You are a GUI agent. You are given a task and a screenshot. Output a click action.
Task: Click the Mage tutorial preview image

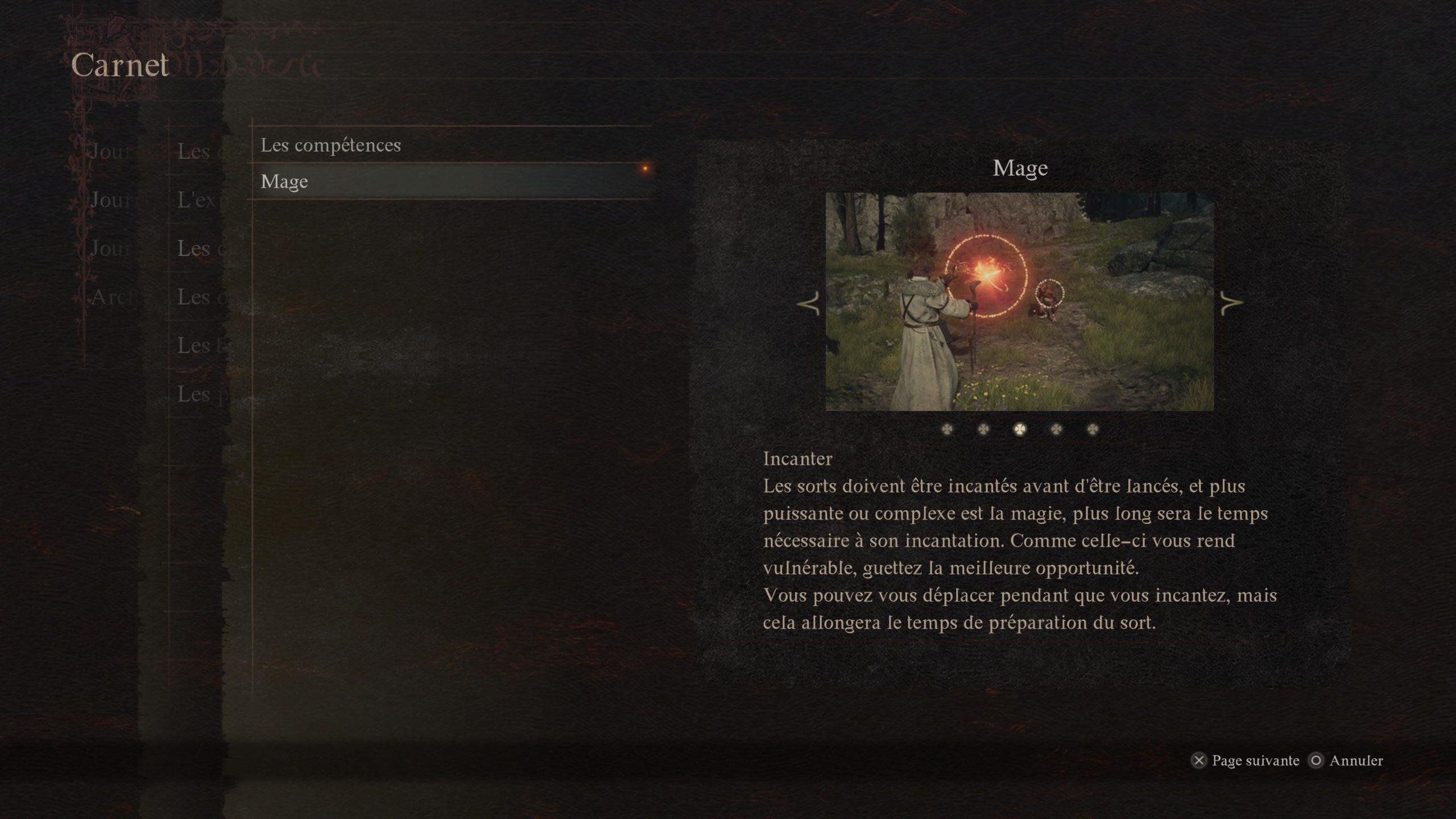coord(1019,301)
